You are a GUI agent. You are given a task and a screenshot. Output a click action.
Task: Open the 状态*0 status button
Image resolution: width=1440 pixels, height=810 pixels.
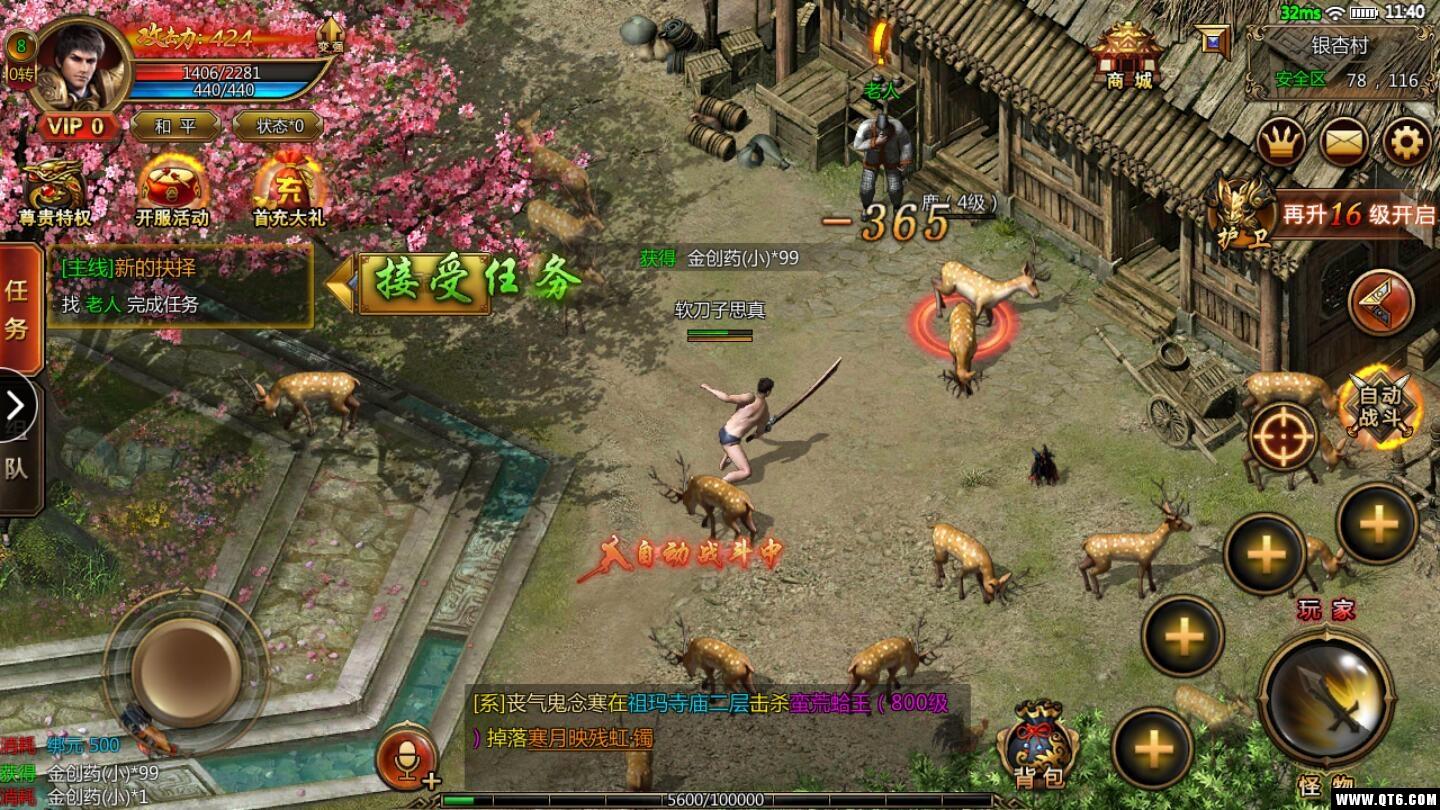[x=277, y=127]
